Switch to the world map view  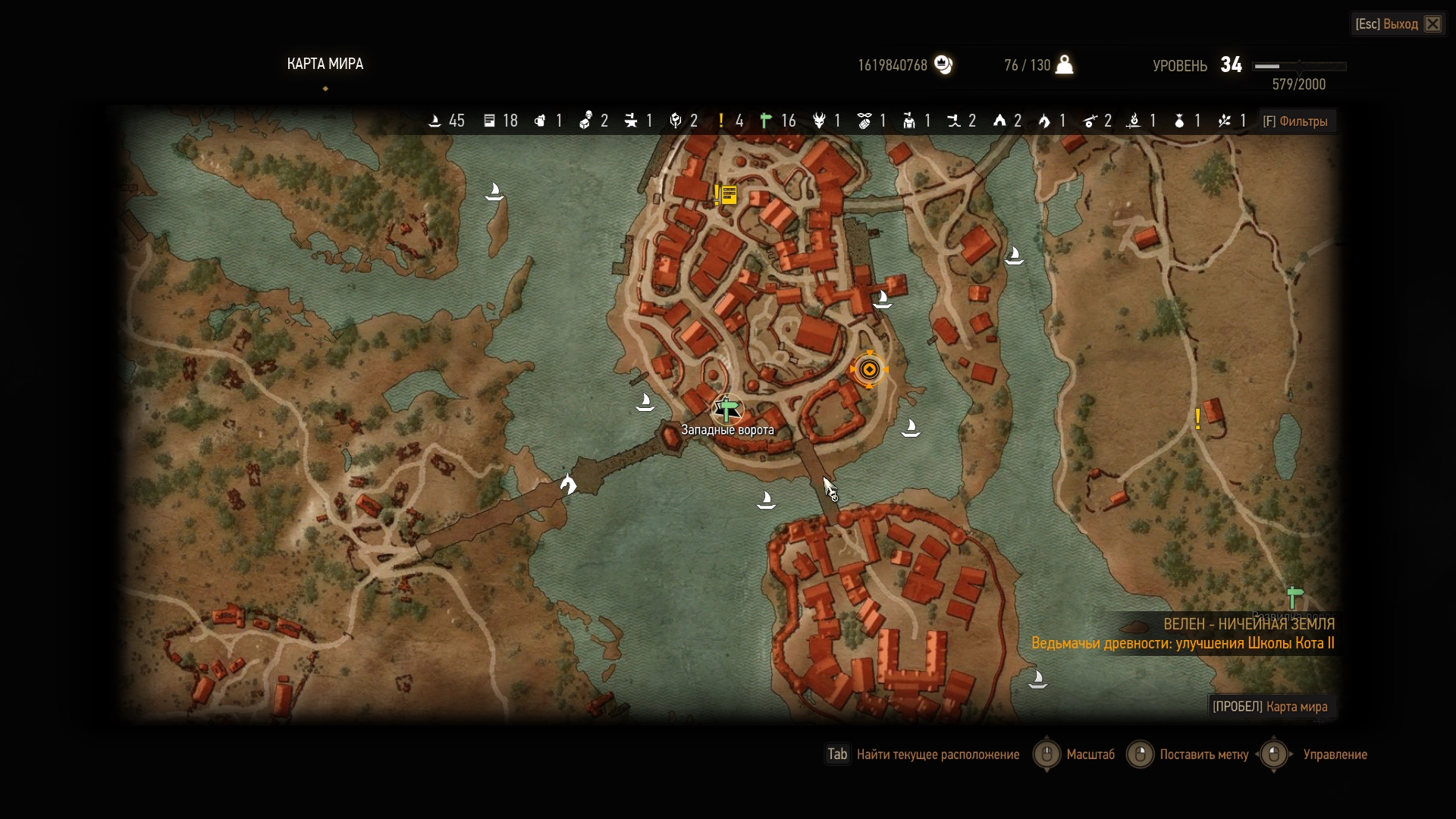1270,707
